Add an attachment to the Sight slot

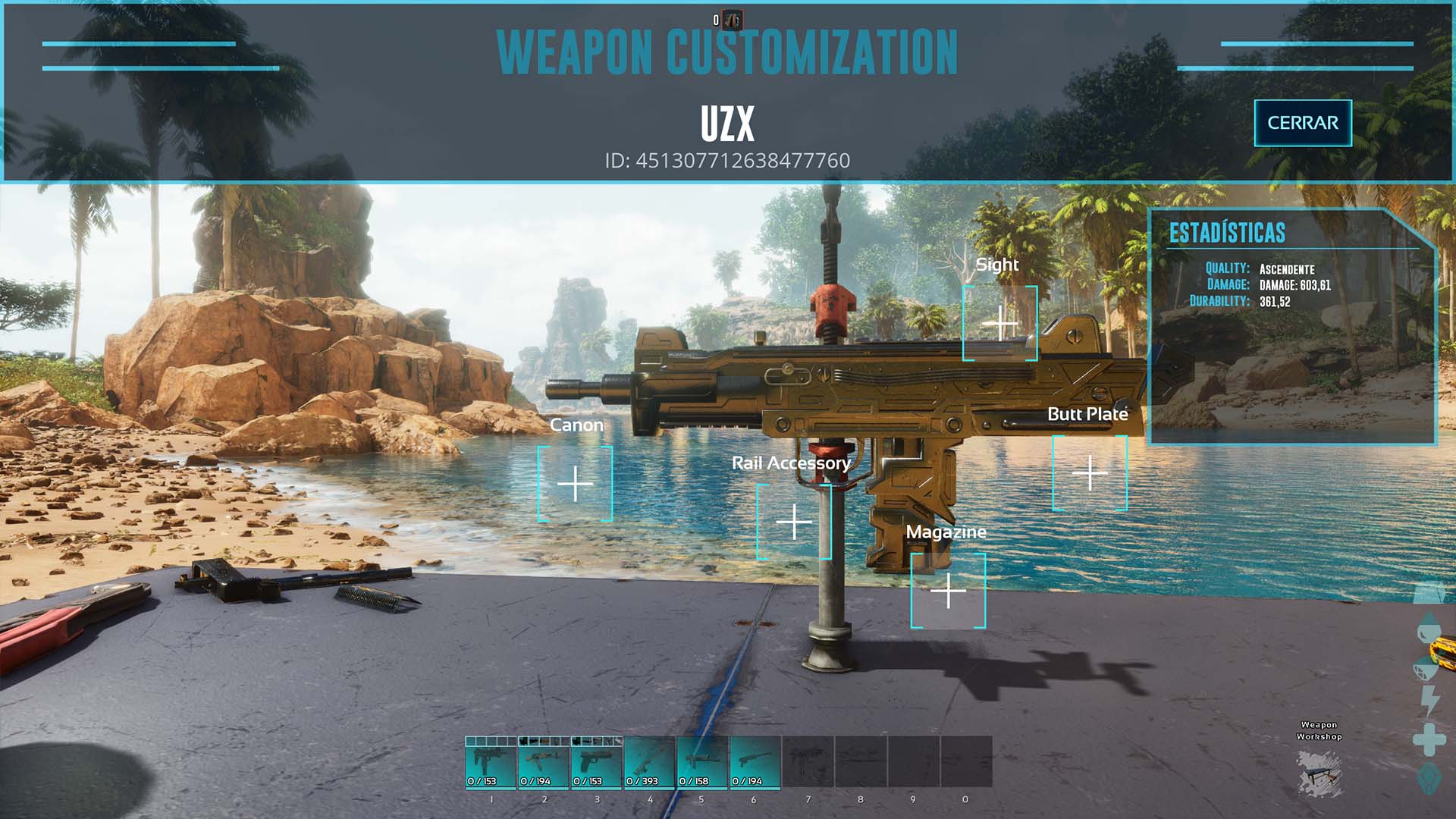pyautogui.click(x=999, y=324)
